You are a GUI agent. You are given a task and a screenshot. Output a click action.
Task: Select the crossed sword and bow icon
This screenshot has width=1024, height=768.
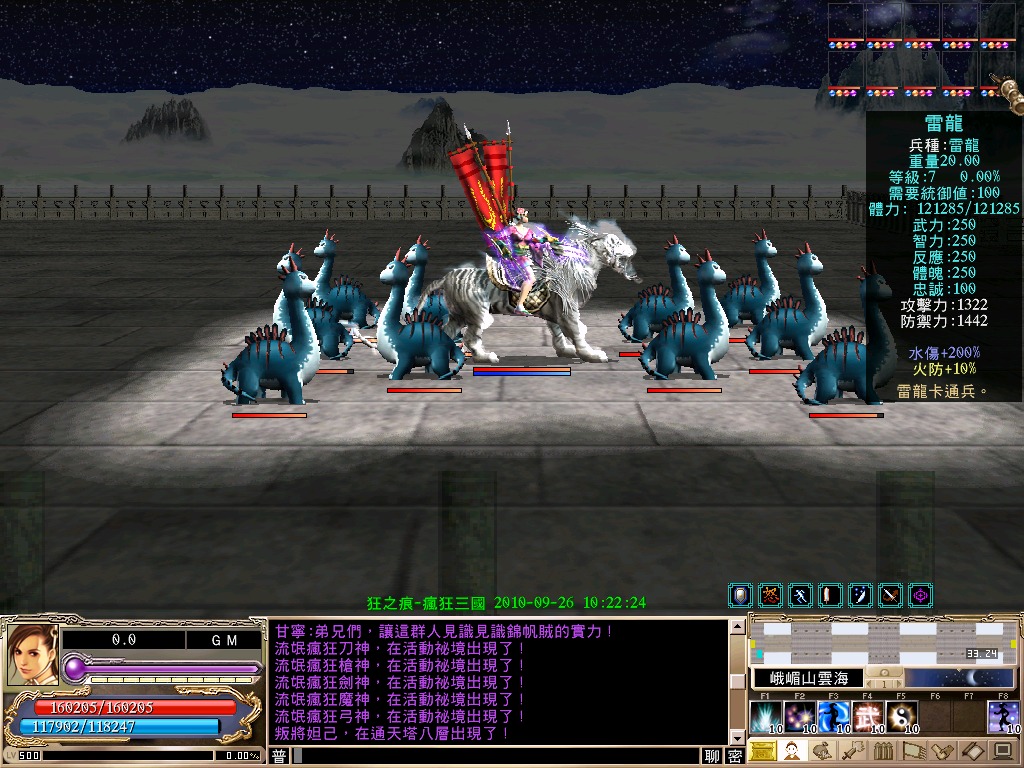point(890,596)
